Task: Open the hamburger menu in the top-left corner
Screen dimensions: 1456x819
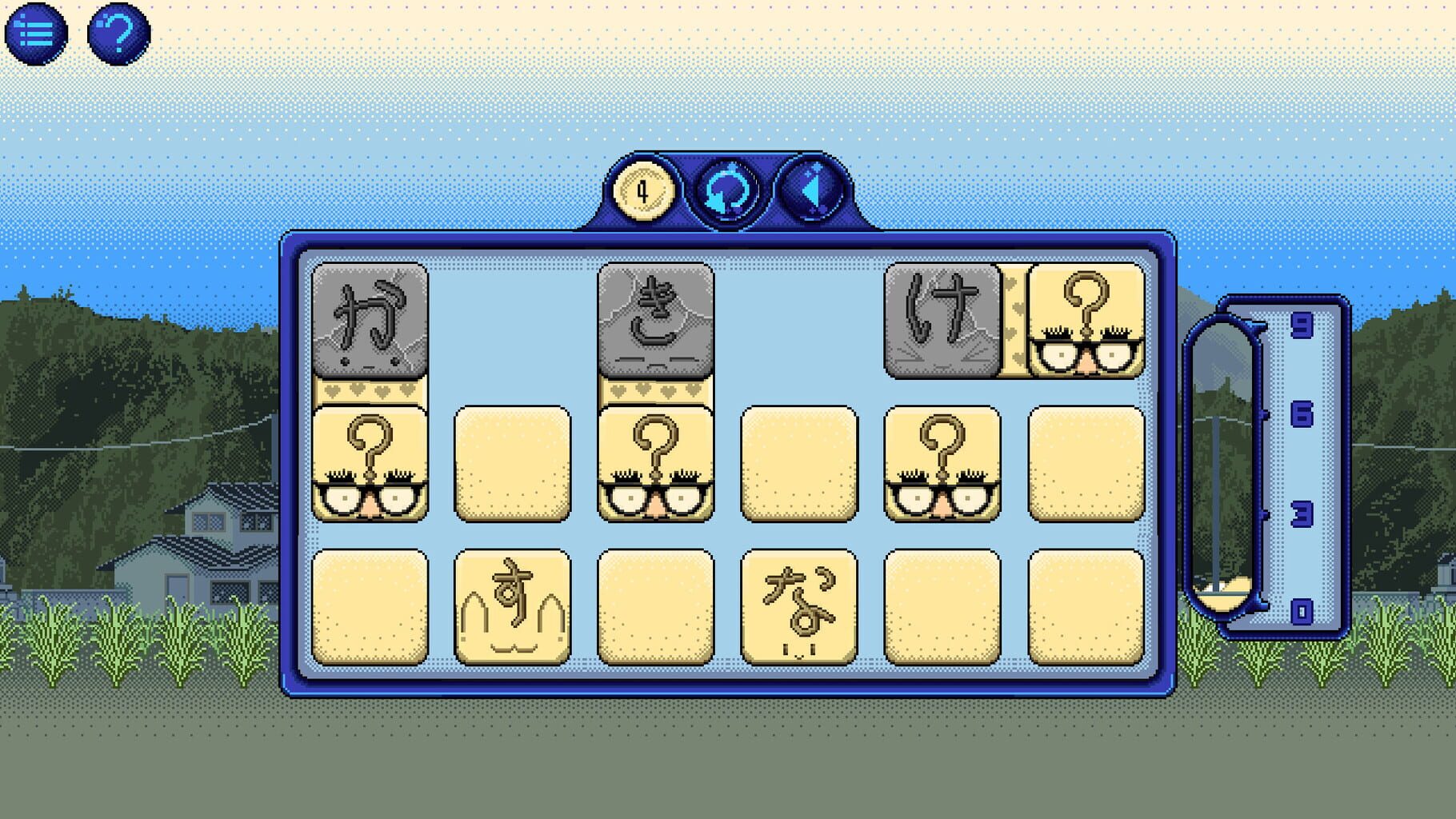Action: 38,34
